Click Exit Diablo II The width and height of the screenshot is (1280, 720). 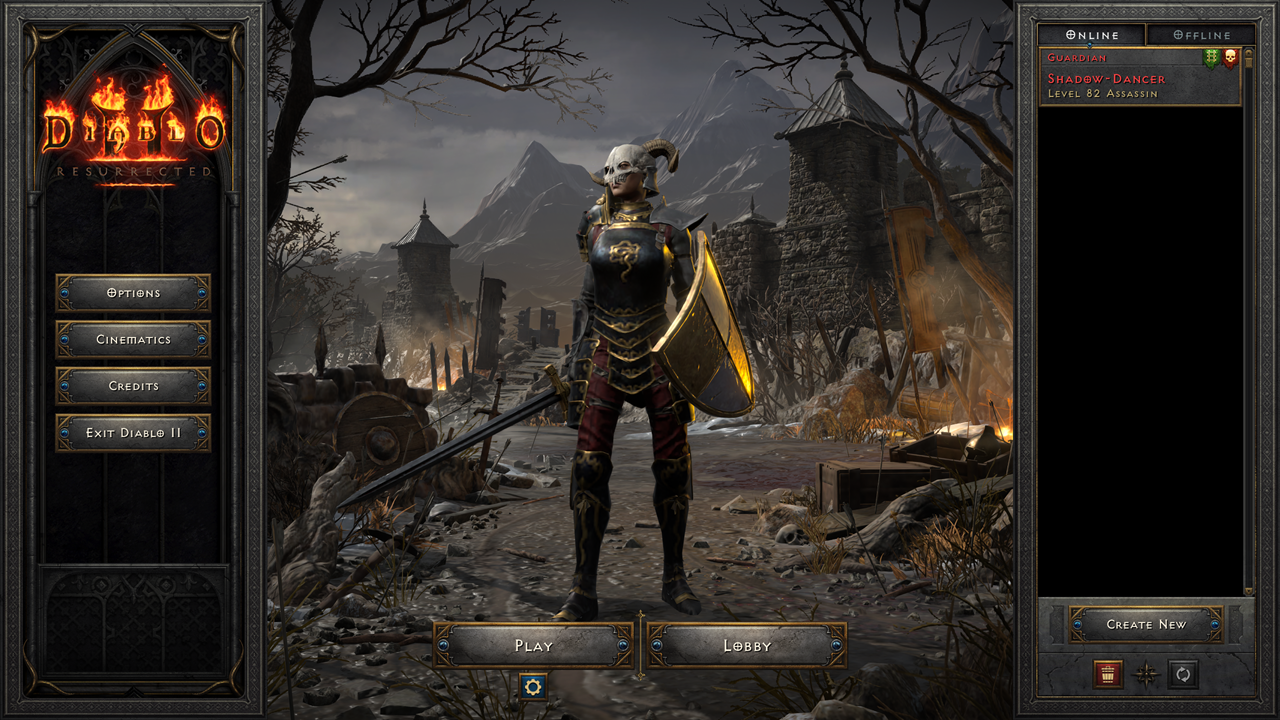pos(135,434)
